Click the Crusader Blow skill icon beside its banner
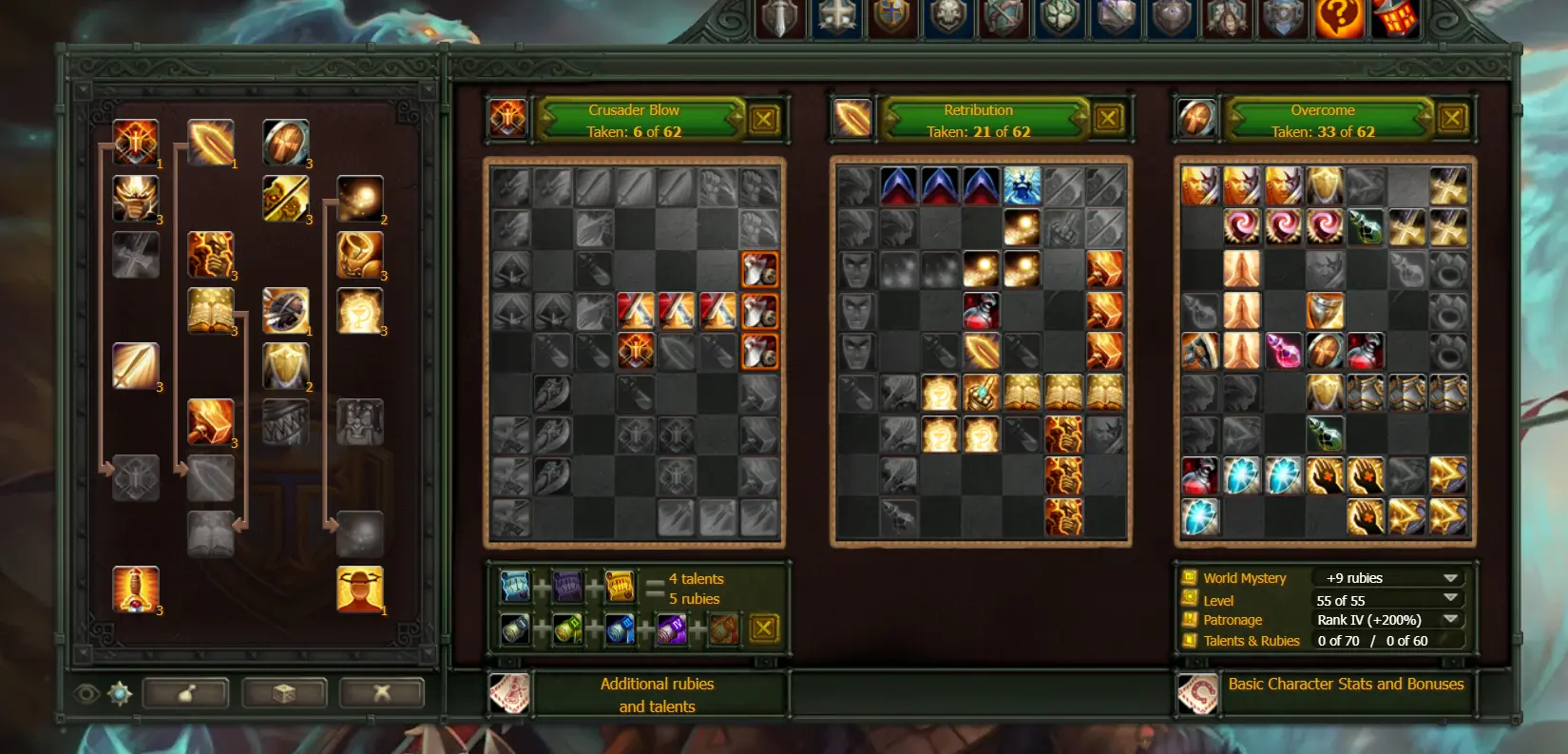Image resolution: width=1568 pixels, height=754 pixels. [x=508, y=118]
